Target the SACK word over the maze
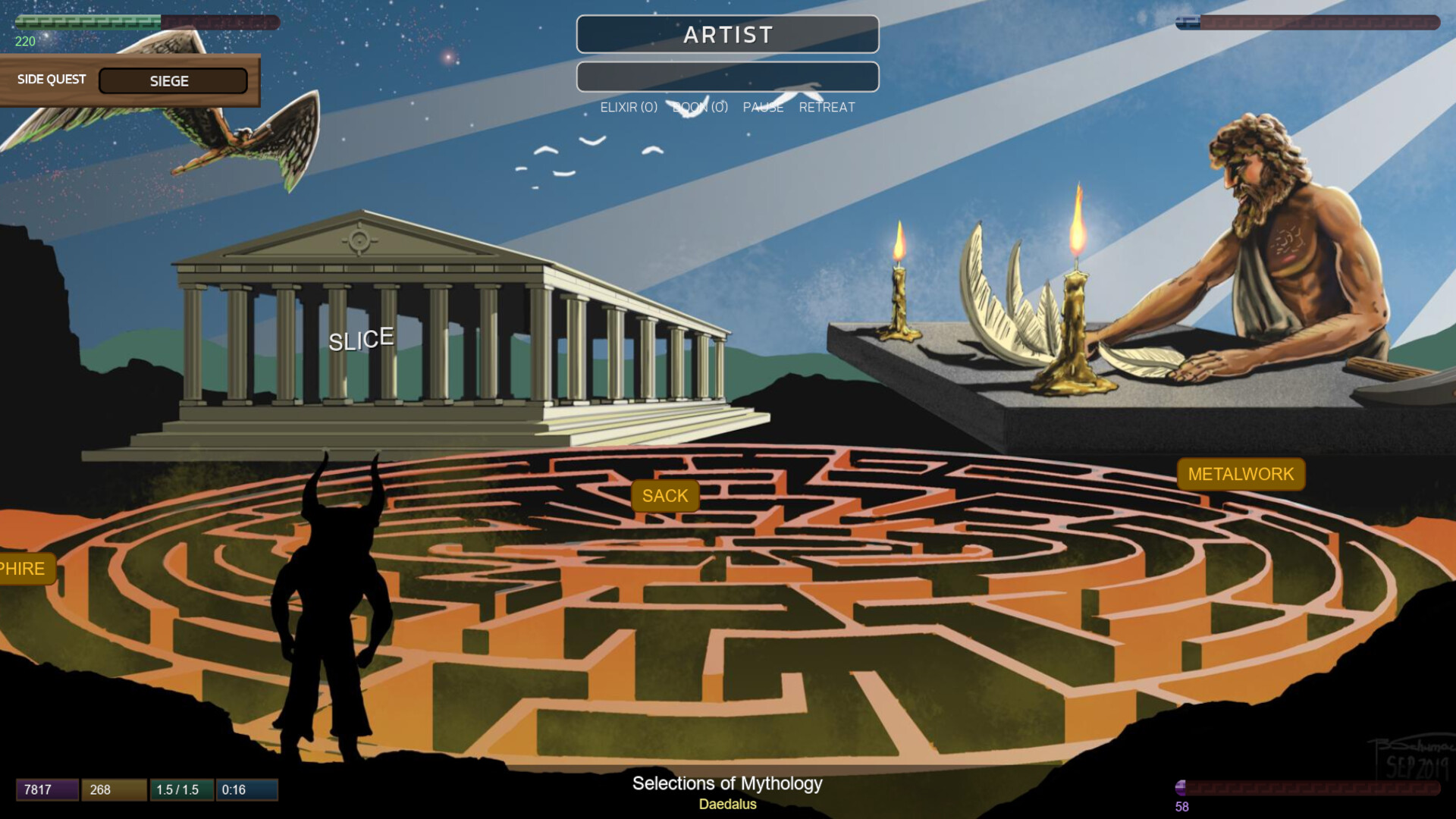The height and width of the screenshot is (819, 1456). point(665,496)
